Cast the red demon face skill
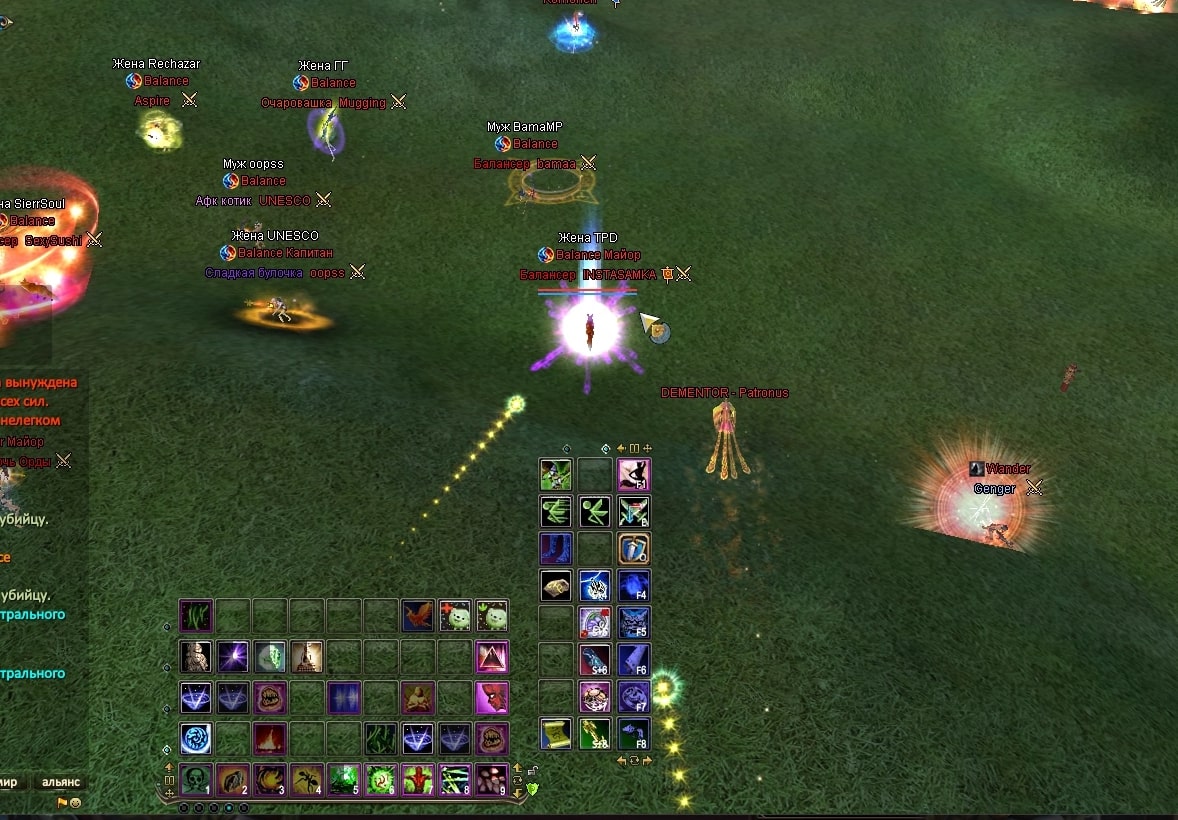The height and width of the screenshot is (820, 1178). [x=492, y=697]
